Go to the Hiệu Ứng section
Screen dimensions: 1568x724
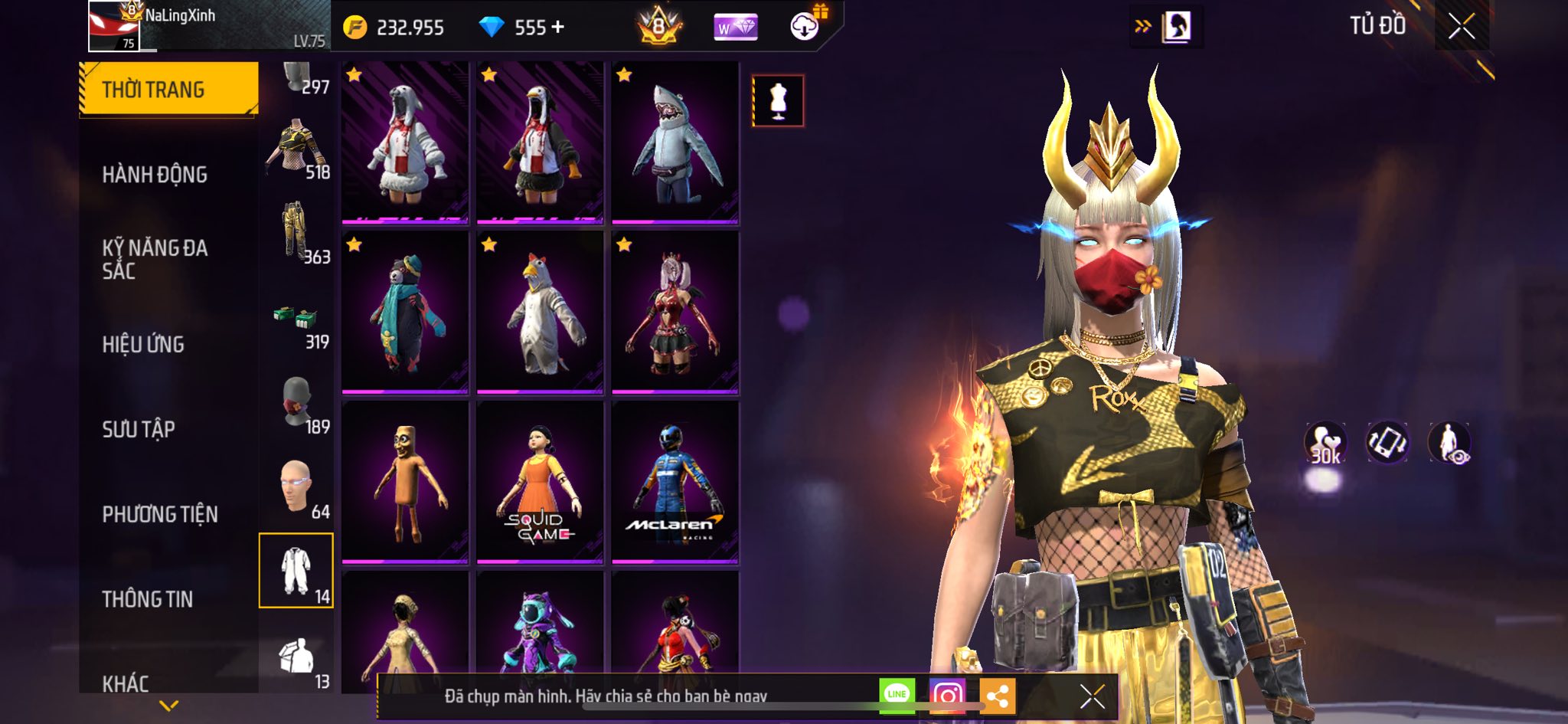[143, 345]
